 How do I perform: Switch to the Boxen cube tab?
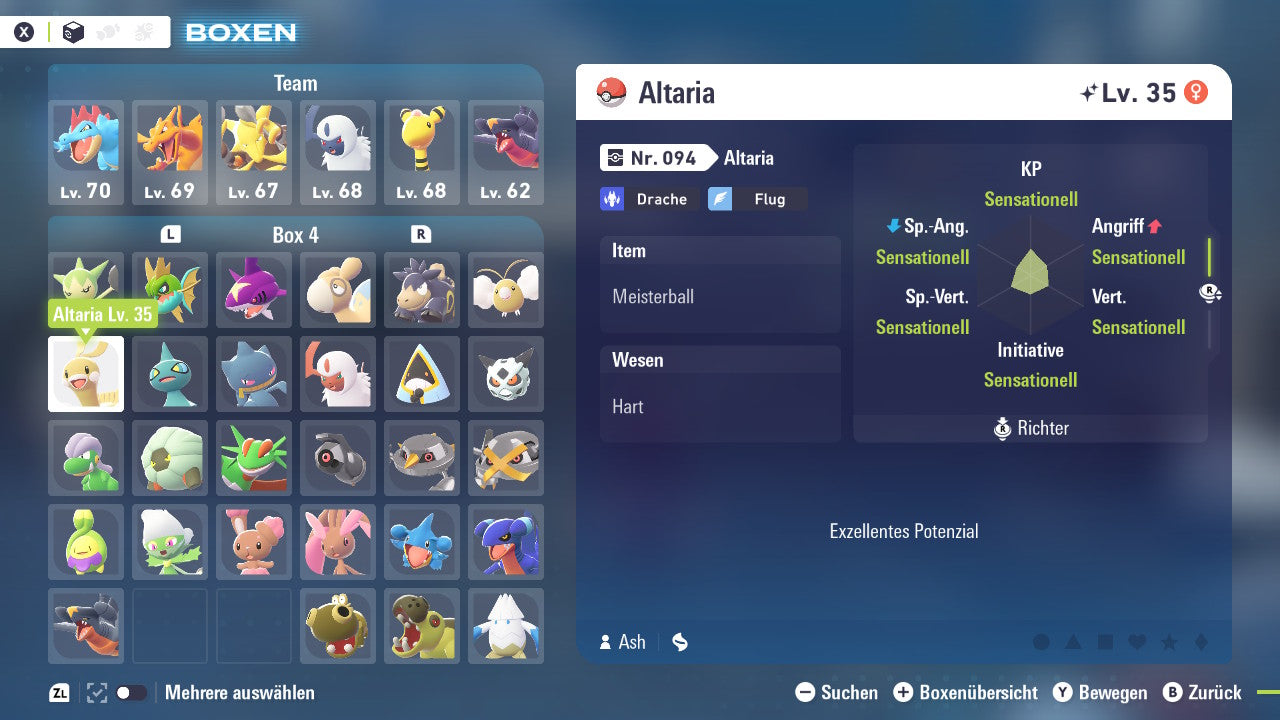click(x=73, y=31)
